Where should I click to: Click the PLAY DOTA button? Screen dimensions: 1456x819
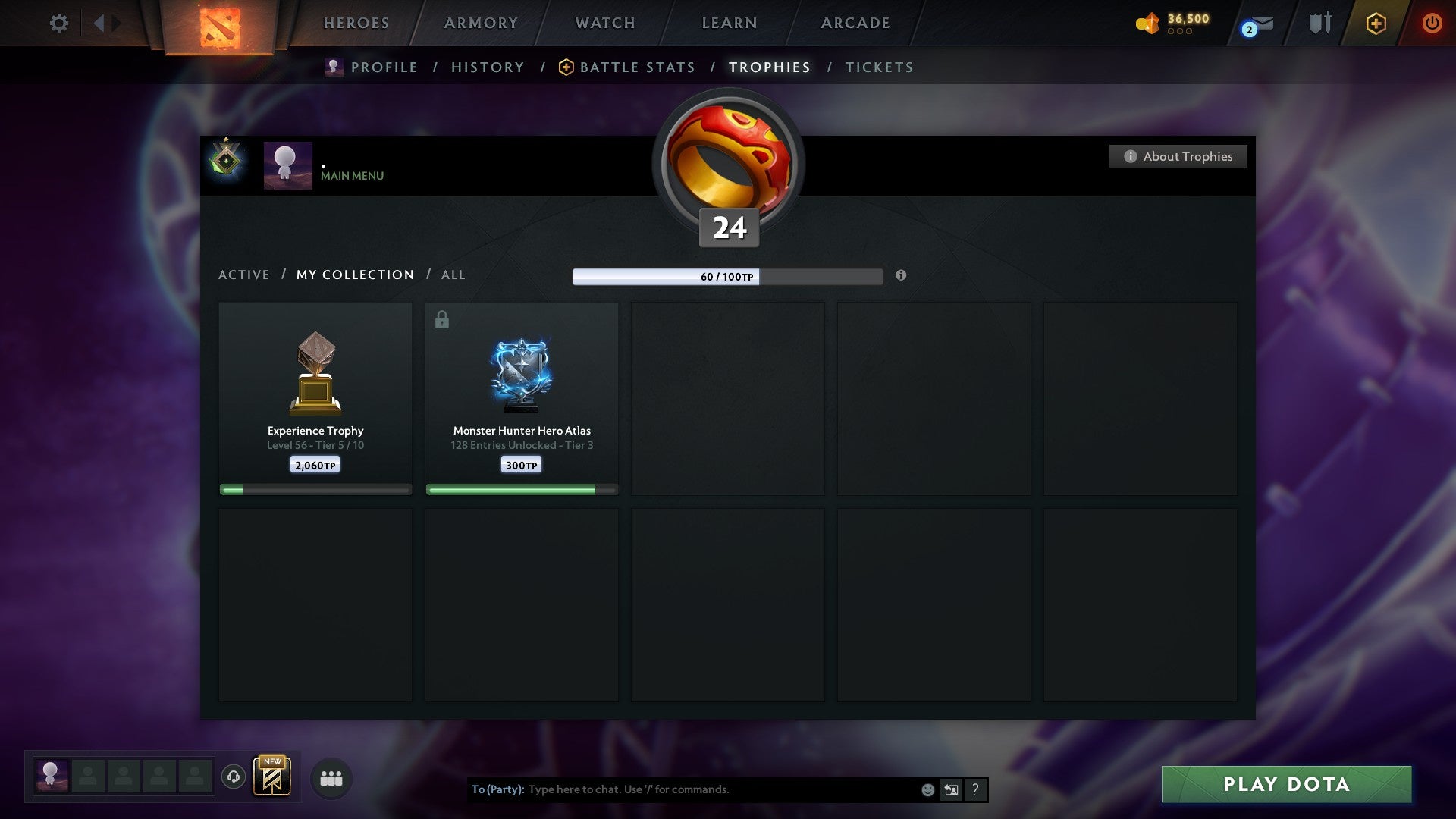click(x=1284, y=785)
